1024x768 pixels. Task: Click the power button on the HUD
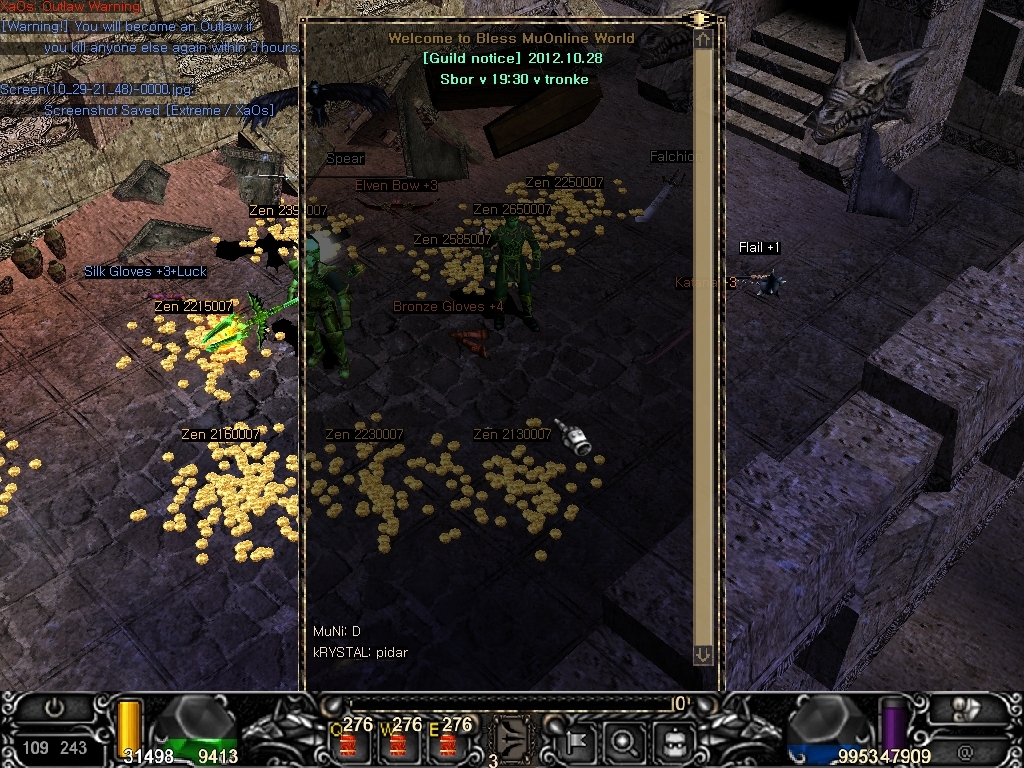[x=54, y=707]
